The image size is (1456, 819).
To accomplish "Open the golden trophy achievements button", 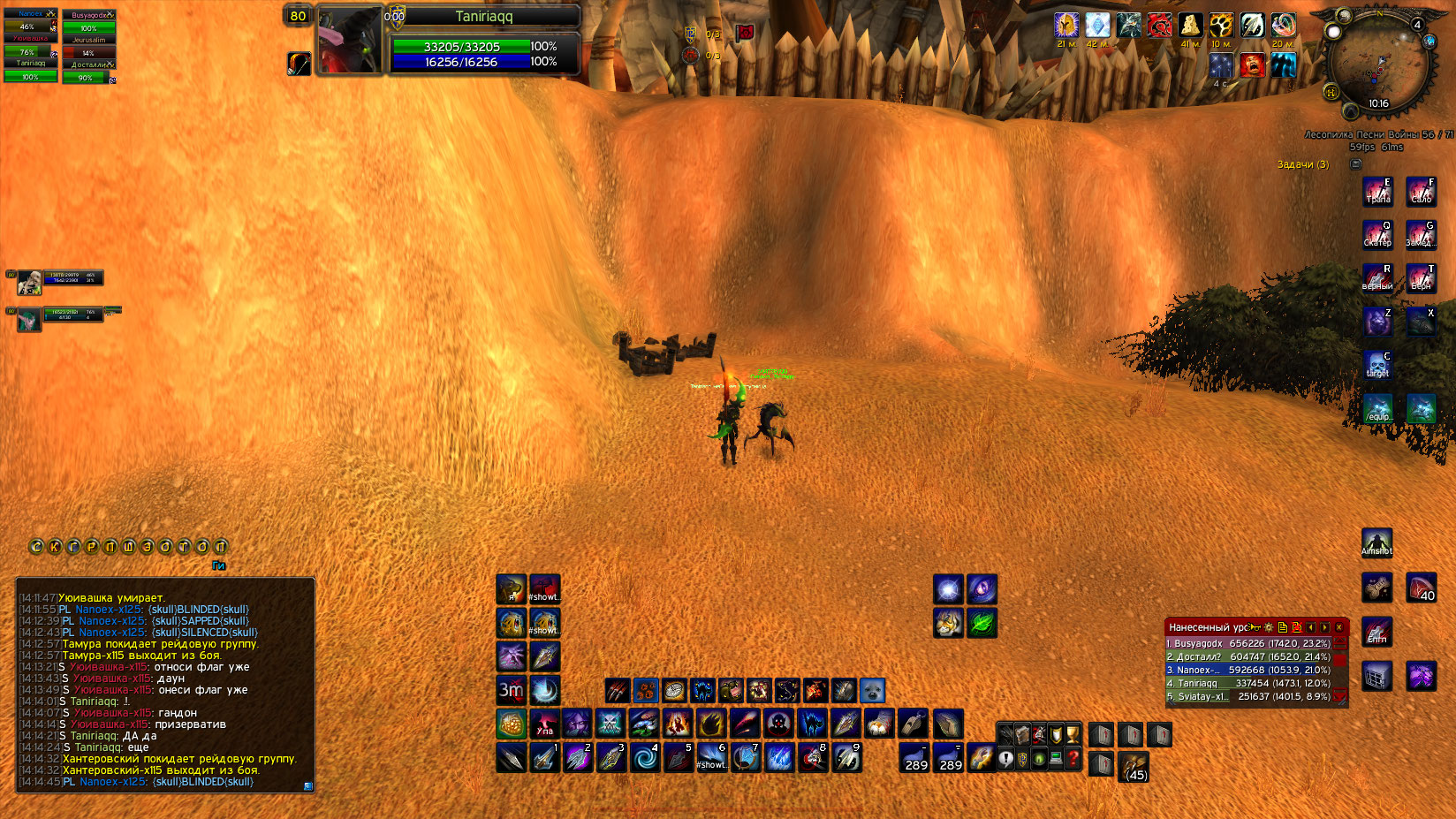I will coord(1073,734).
